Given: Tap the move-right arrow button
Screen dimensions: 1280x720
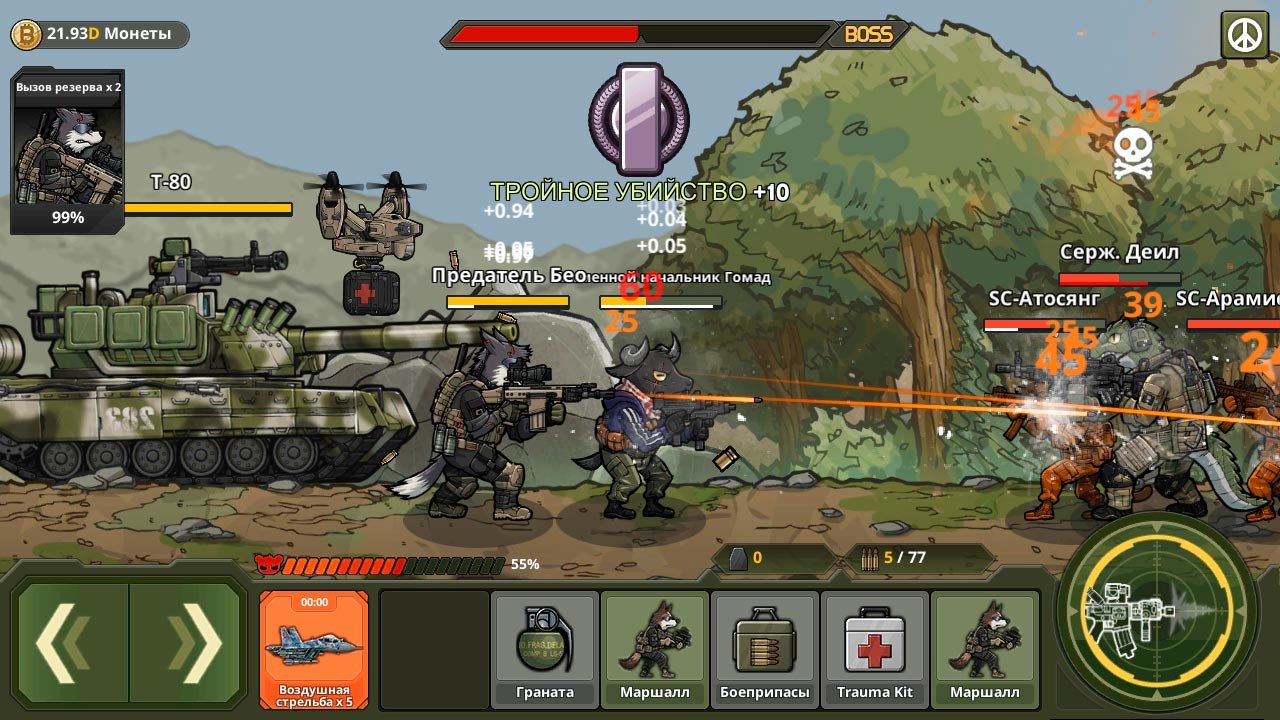Looking at the screenshot, I should click(188, 642).
